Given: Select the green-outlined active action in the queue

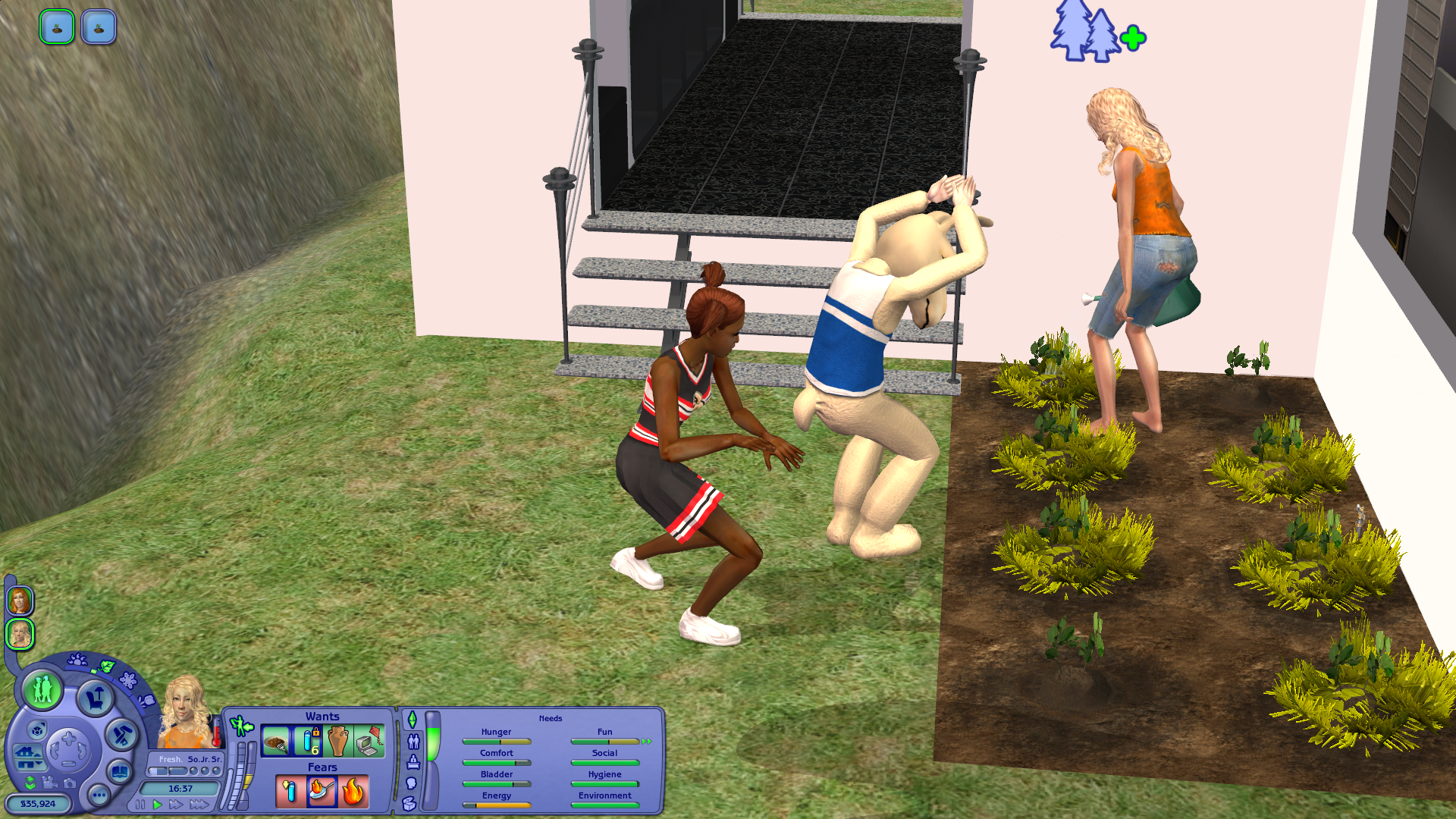Looking at the screenshot, I should click(57, 27).
